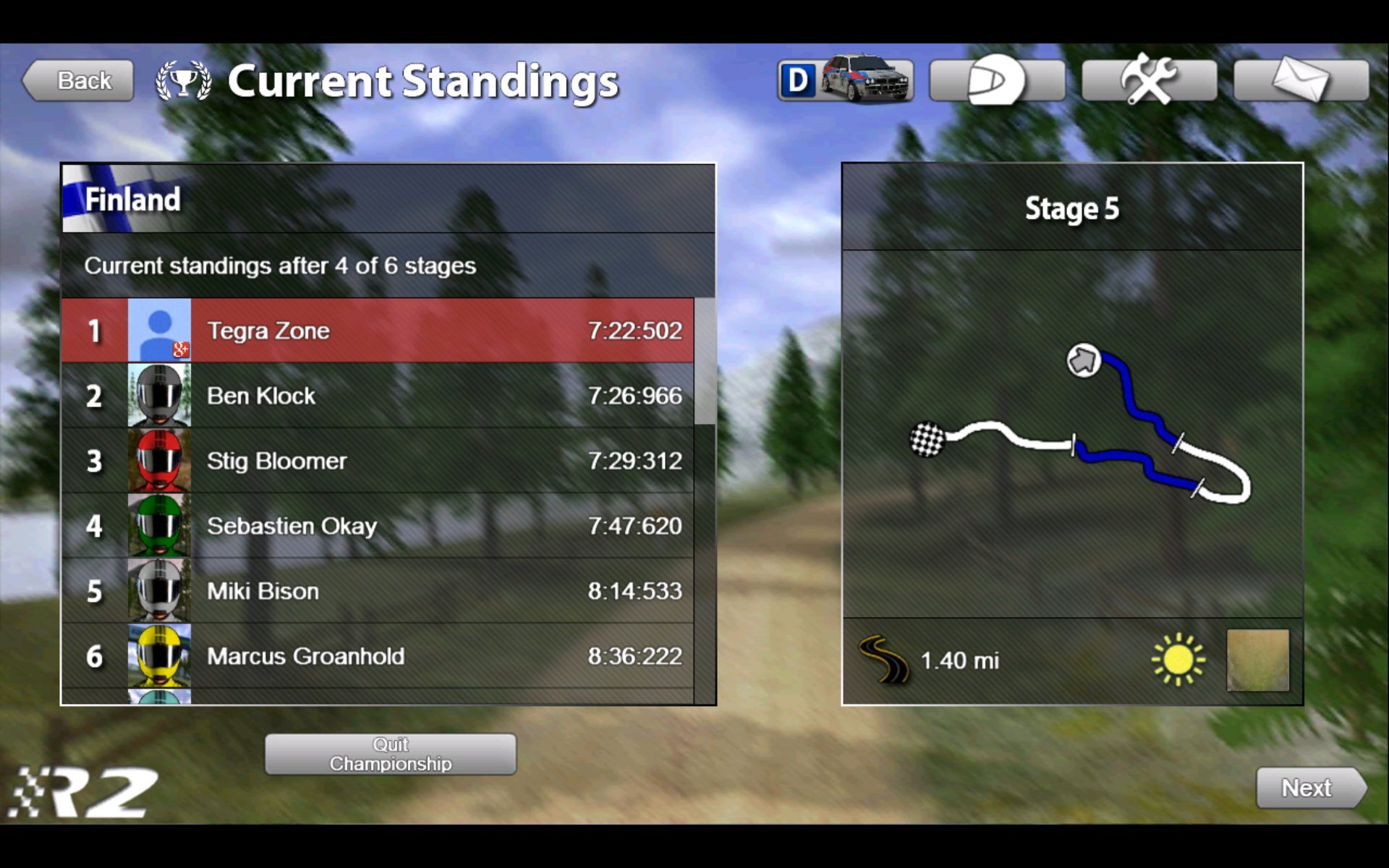Screen dimensions: 1389x868
Task: Select Ben Klock's helmet avatar
Action: (160, 395)
